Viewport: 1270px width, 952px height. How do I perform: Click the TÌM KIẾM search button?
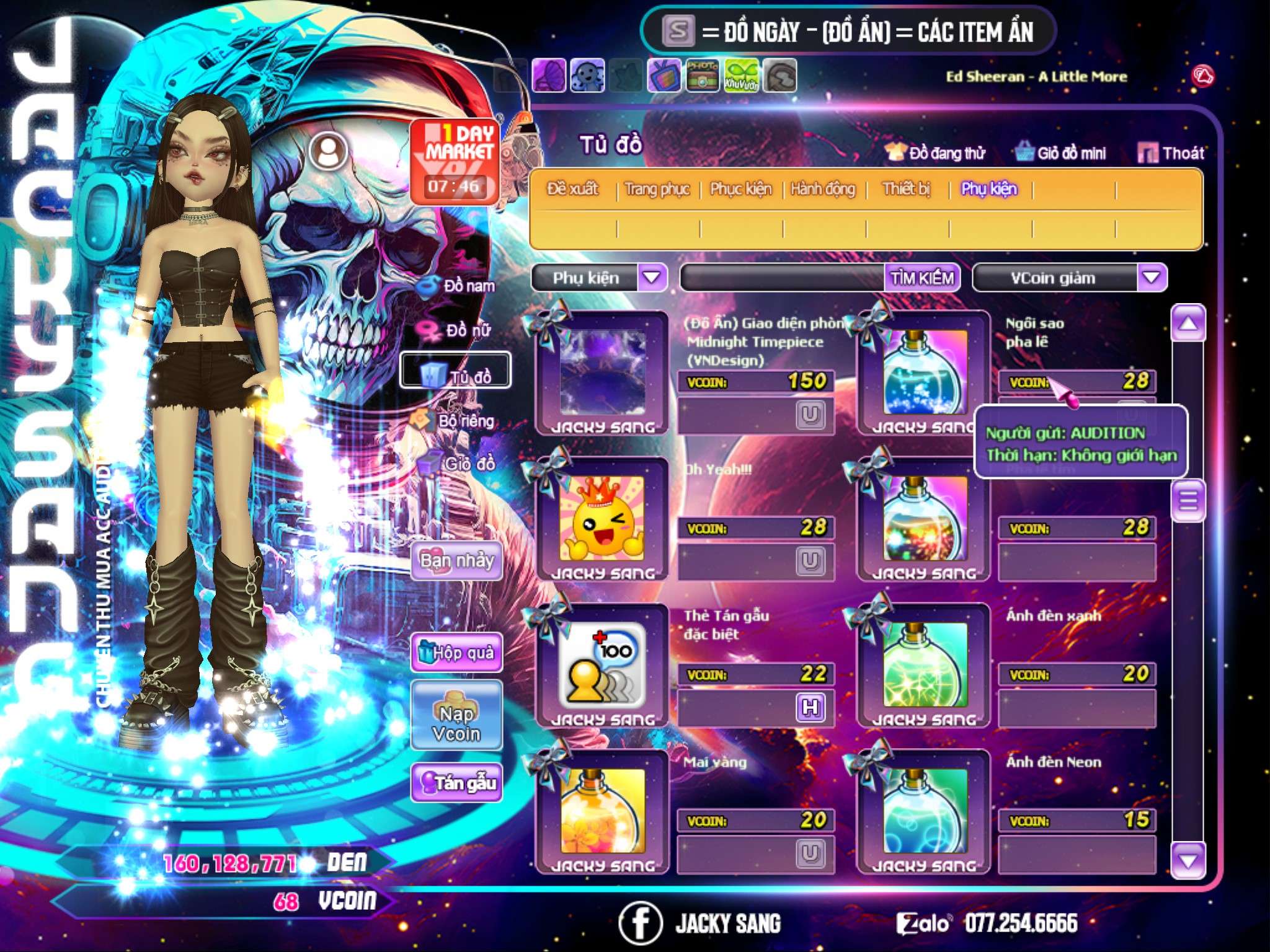pyautogui.click(x=922, y=278)
